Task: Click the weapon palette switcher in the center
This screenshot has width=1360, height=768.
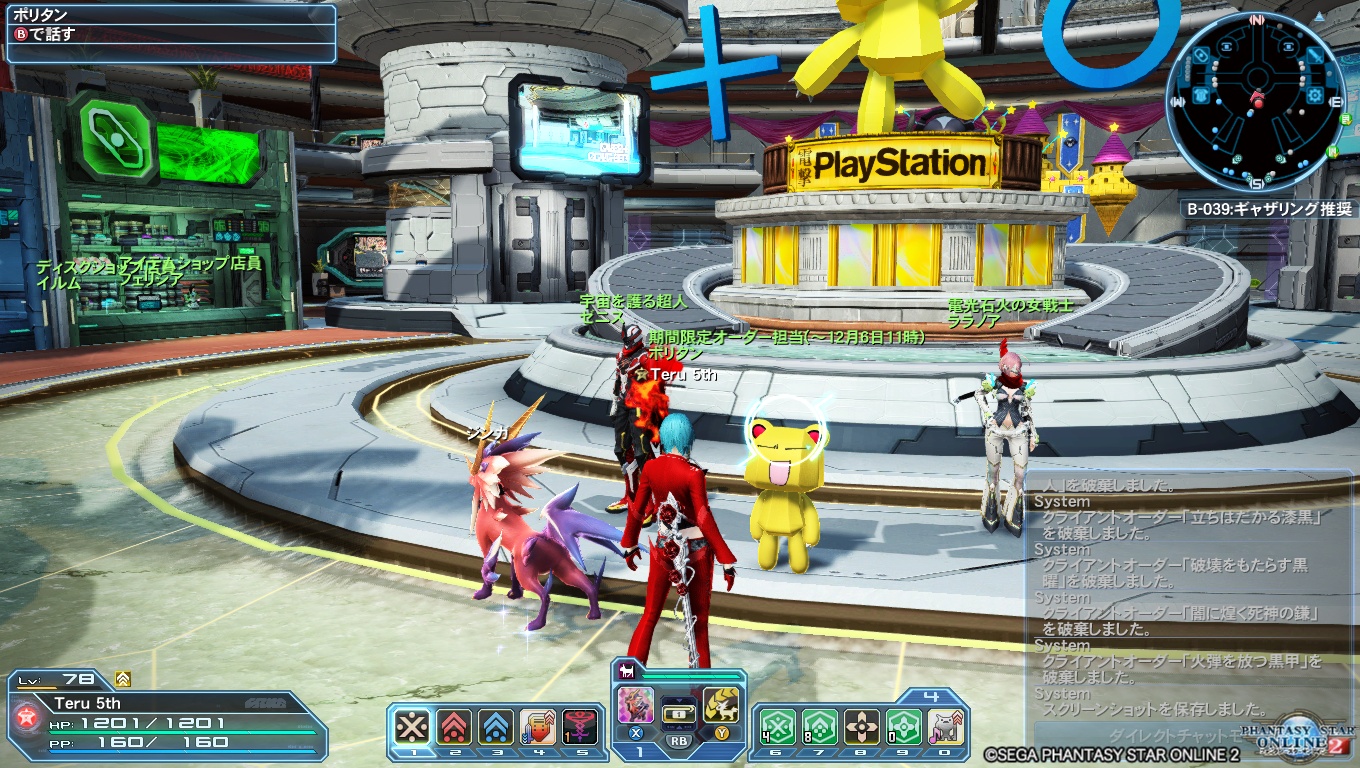Action: point(678,714)
